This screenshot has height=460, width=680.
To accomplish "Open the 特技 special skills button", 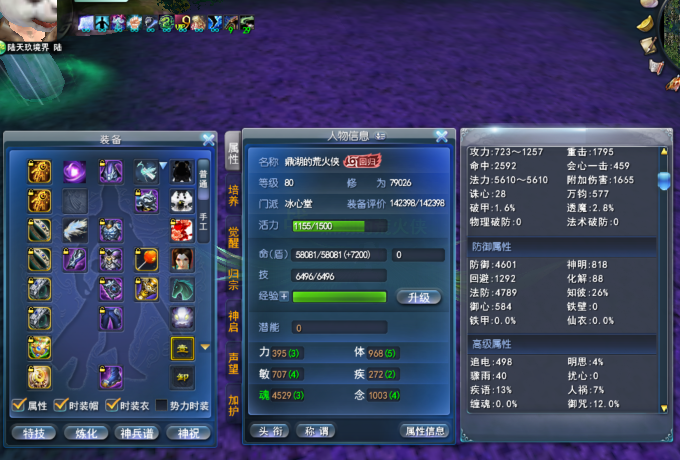I will 33,433.
